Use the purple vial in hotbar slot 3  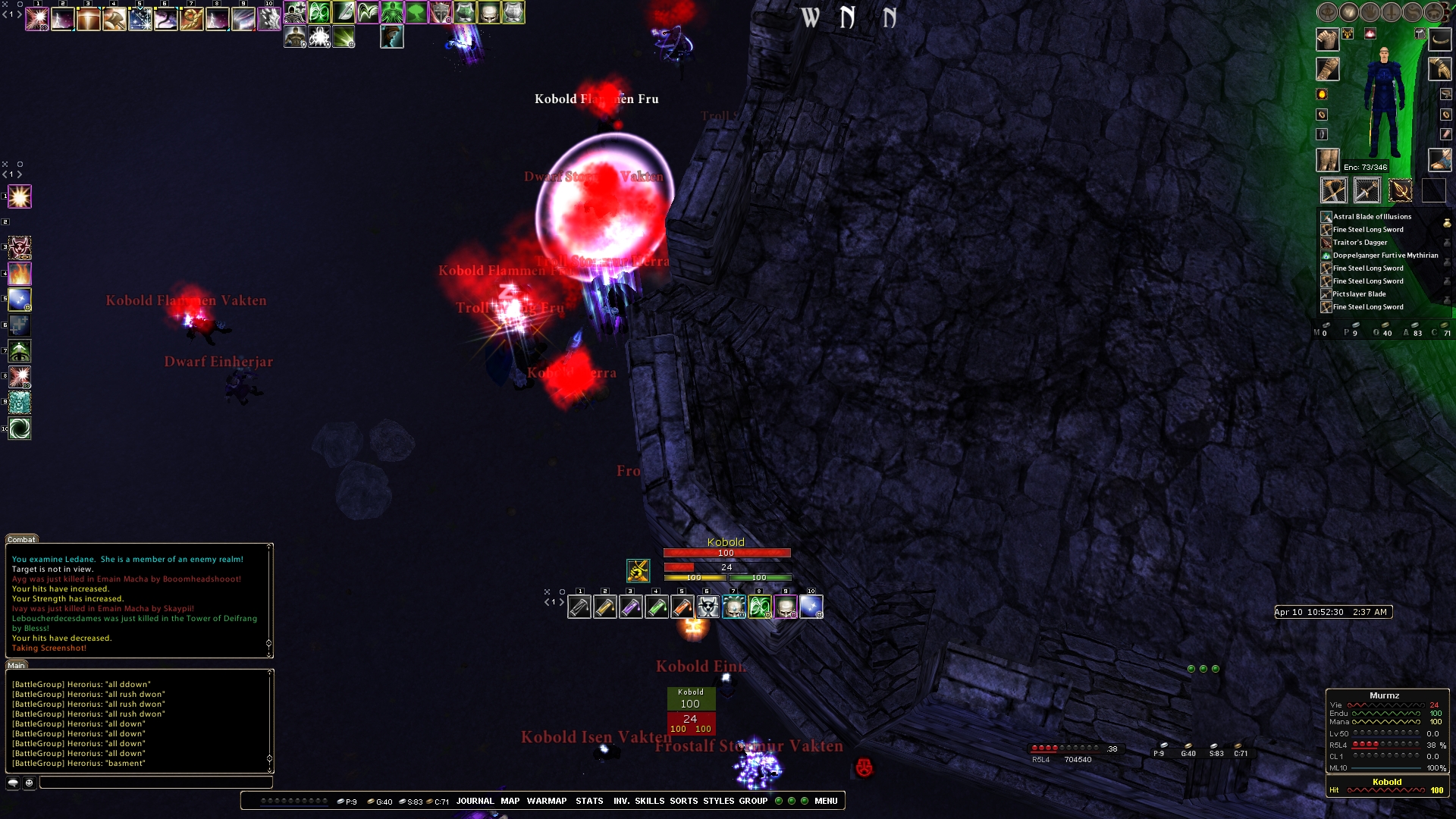point(631,607)
